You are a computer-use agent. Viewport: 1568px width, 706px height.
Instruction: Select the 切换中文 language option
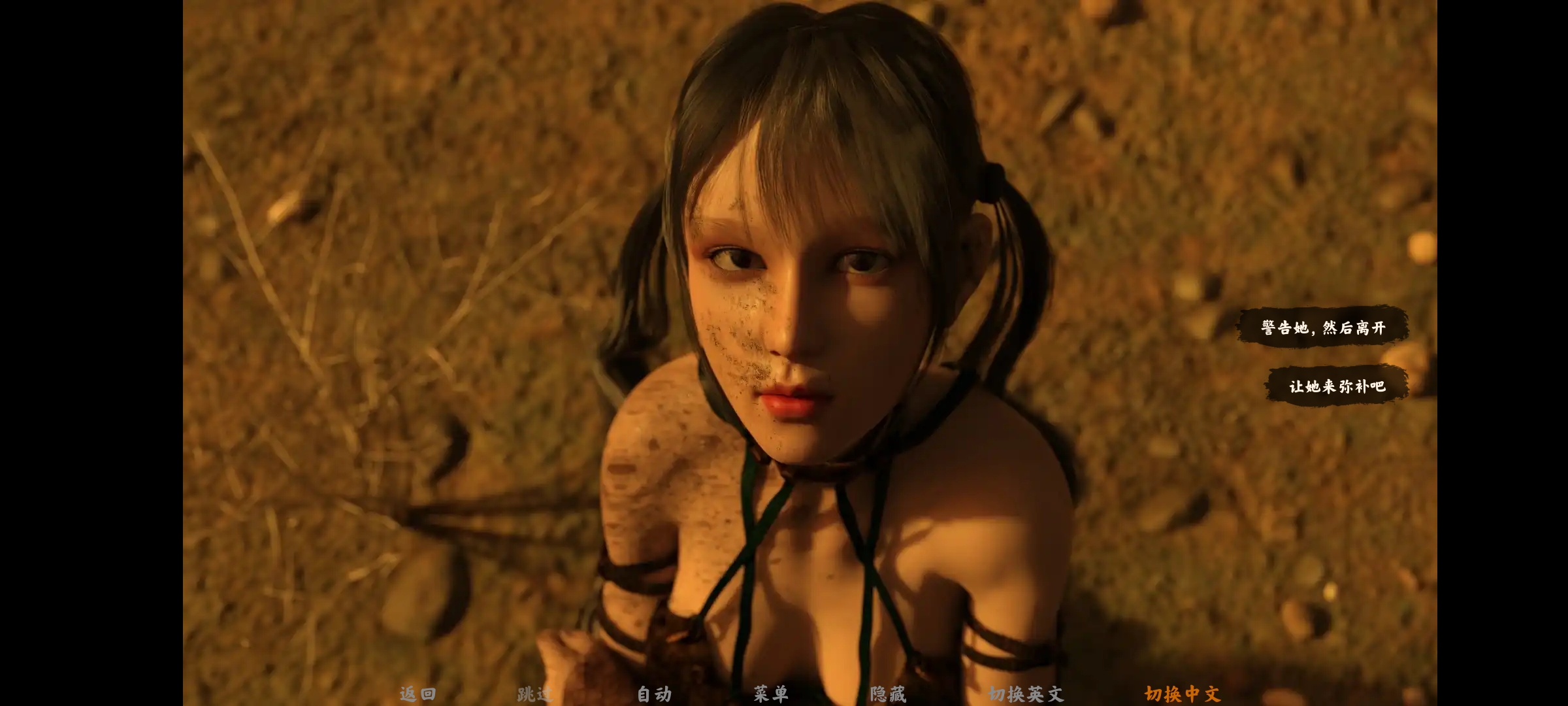[1183, 694]
